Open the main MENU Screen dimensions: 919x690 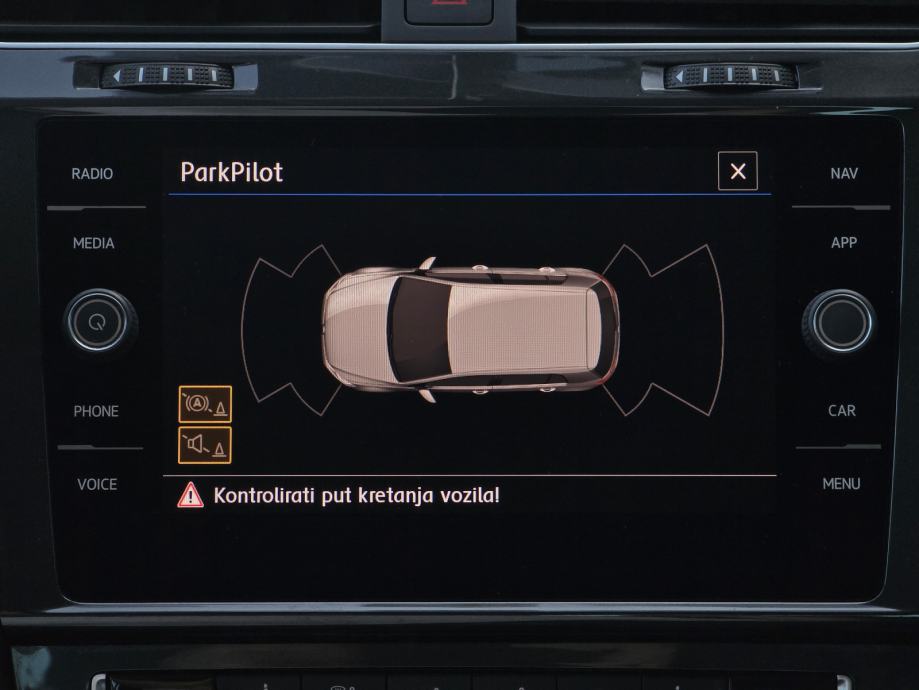click(841, 484)
